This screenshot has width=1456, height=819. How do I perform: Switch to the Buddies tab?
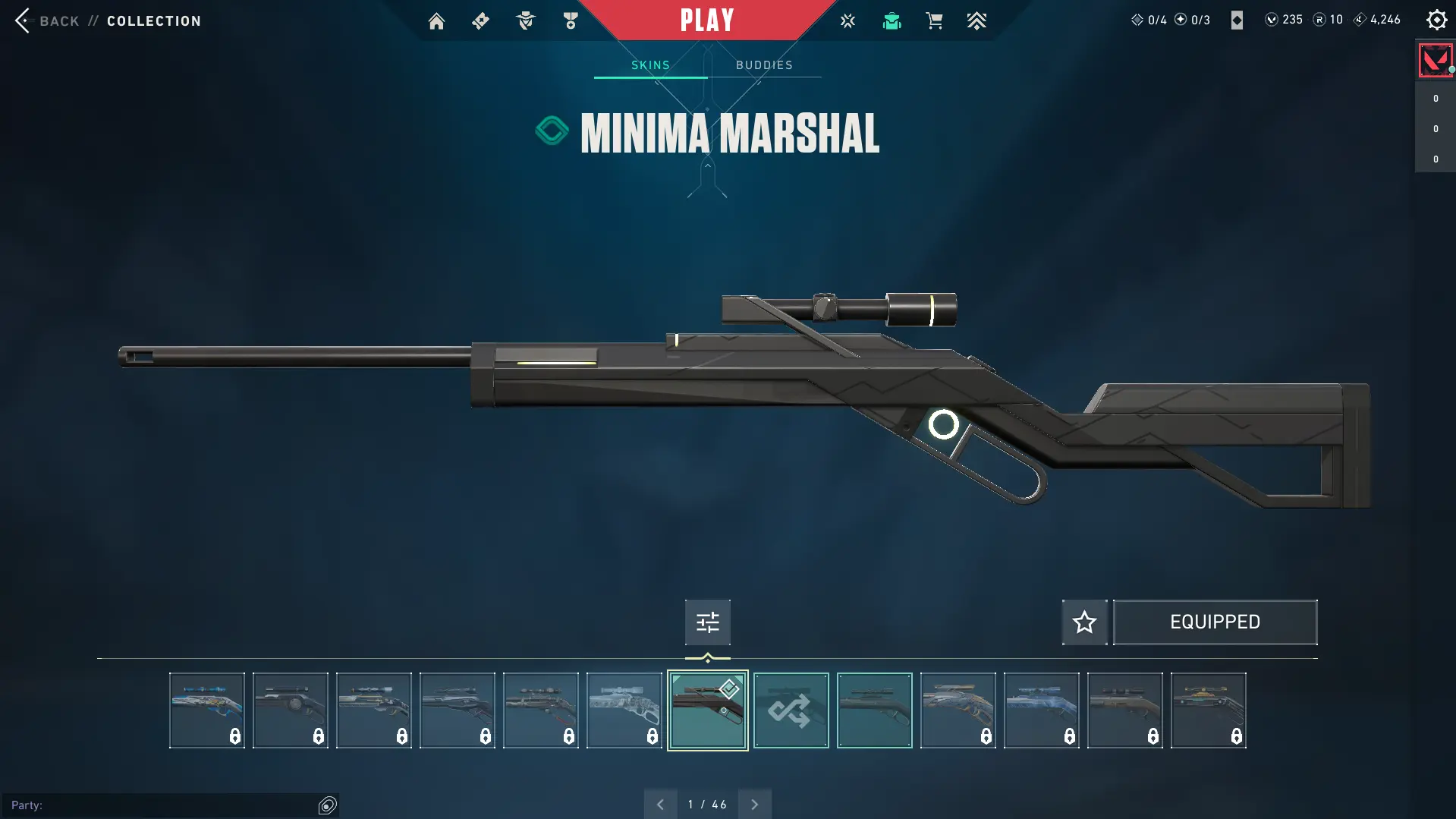(764, 65)
